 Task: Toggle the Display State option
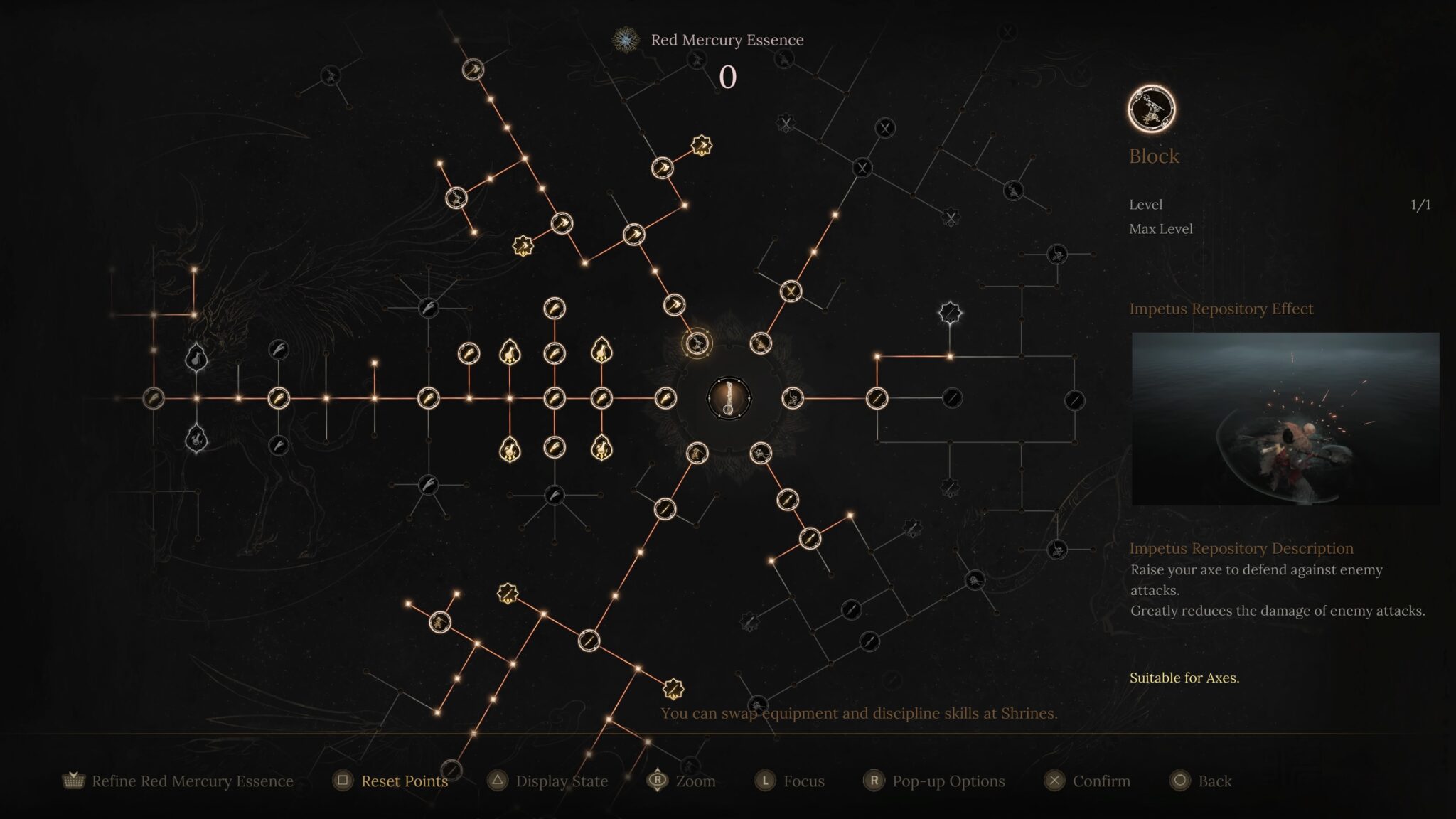pos(561,781)
